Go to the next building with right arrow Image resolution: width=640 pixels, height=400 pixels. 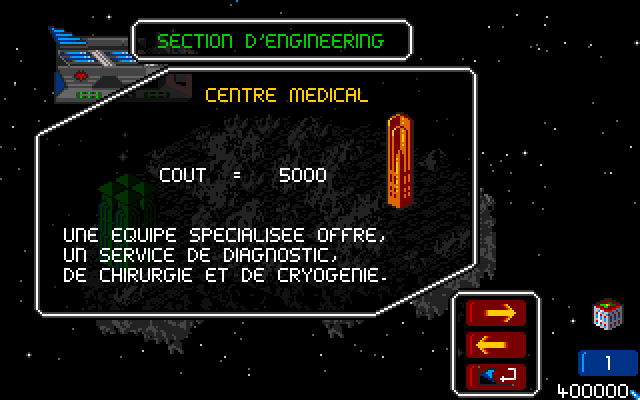[497, 314]
